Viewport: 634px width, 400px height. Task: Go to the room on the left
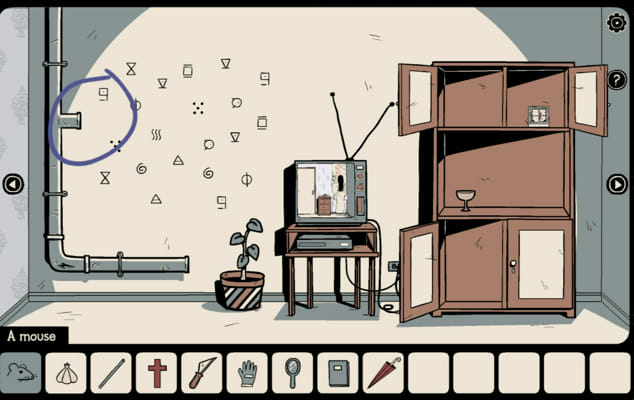click(x=13, y=184)
